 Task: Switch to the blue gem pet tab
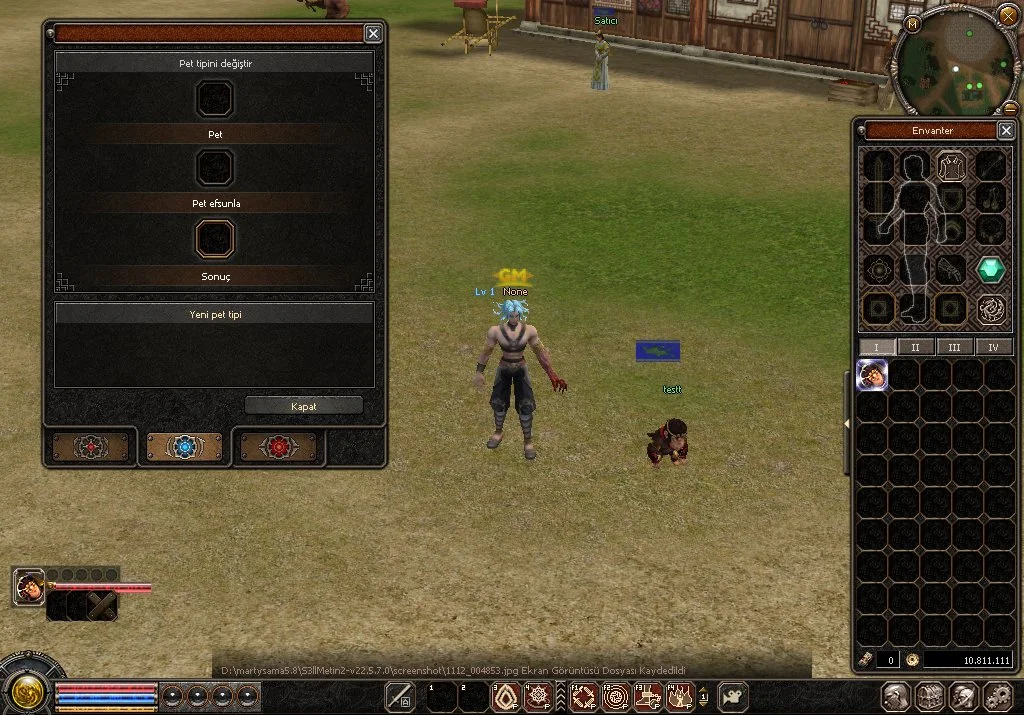[x=185, y=447]
